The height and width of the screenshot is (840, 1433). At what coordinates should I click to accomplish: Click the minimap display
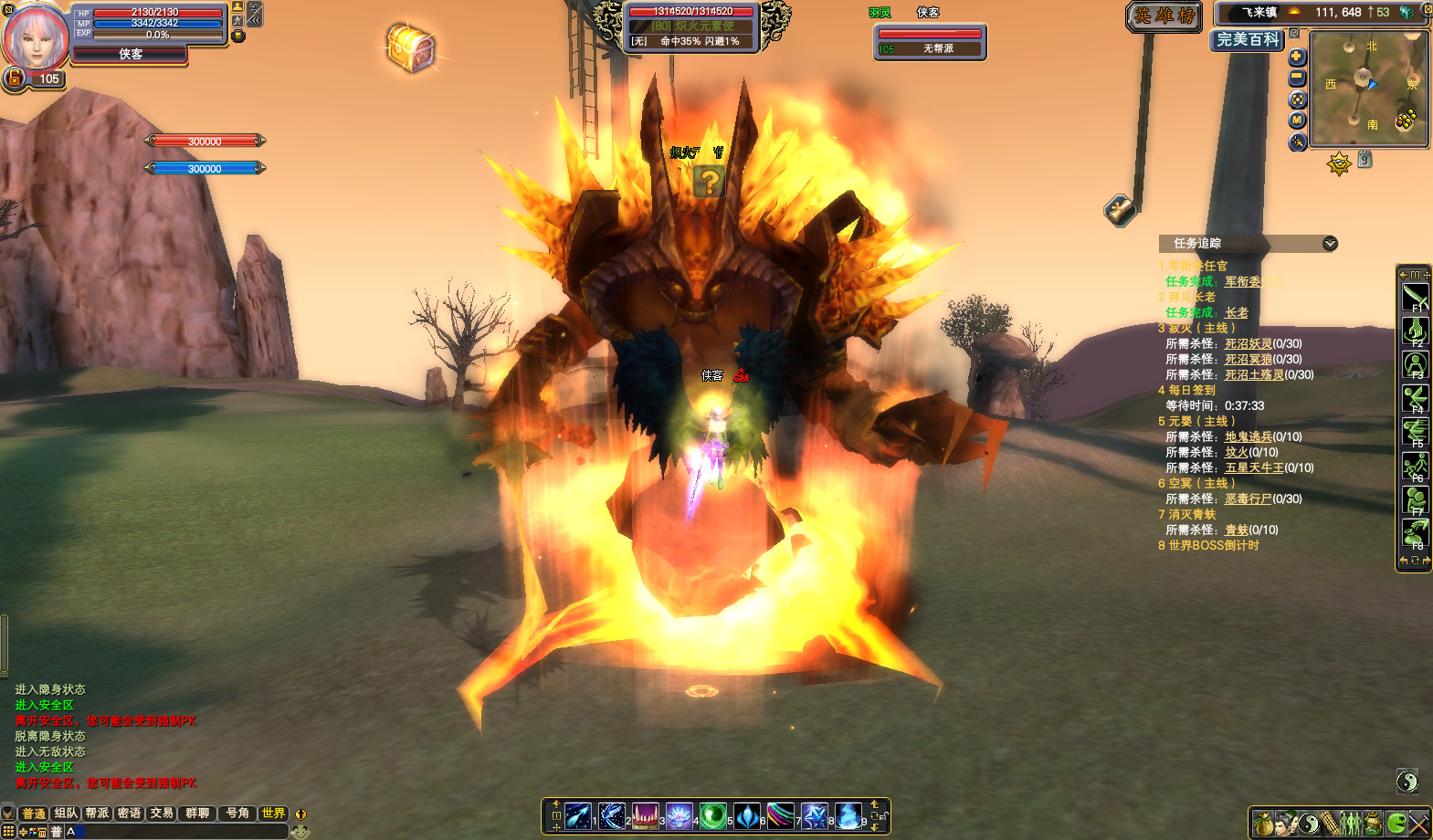click(1368, 89)
